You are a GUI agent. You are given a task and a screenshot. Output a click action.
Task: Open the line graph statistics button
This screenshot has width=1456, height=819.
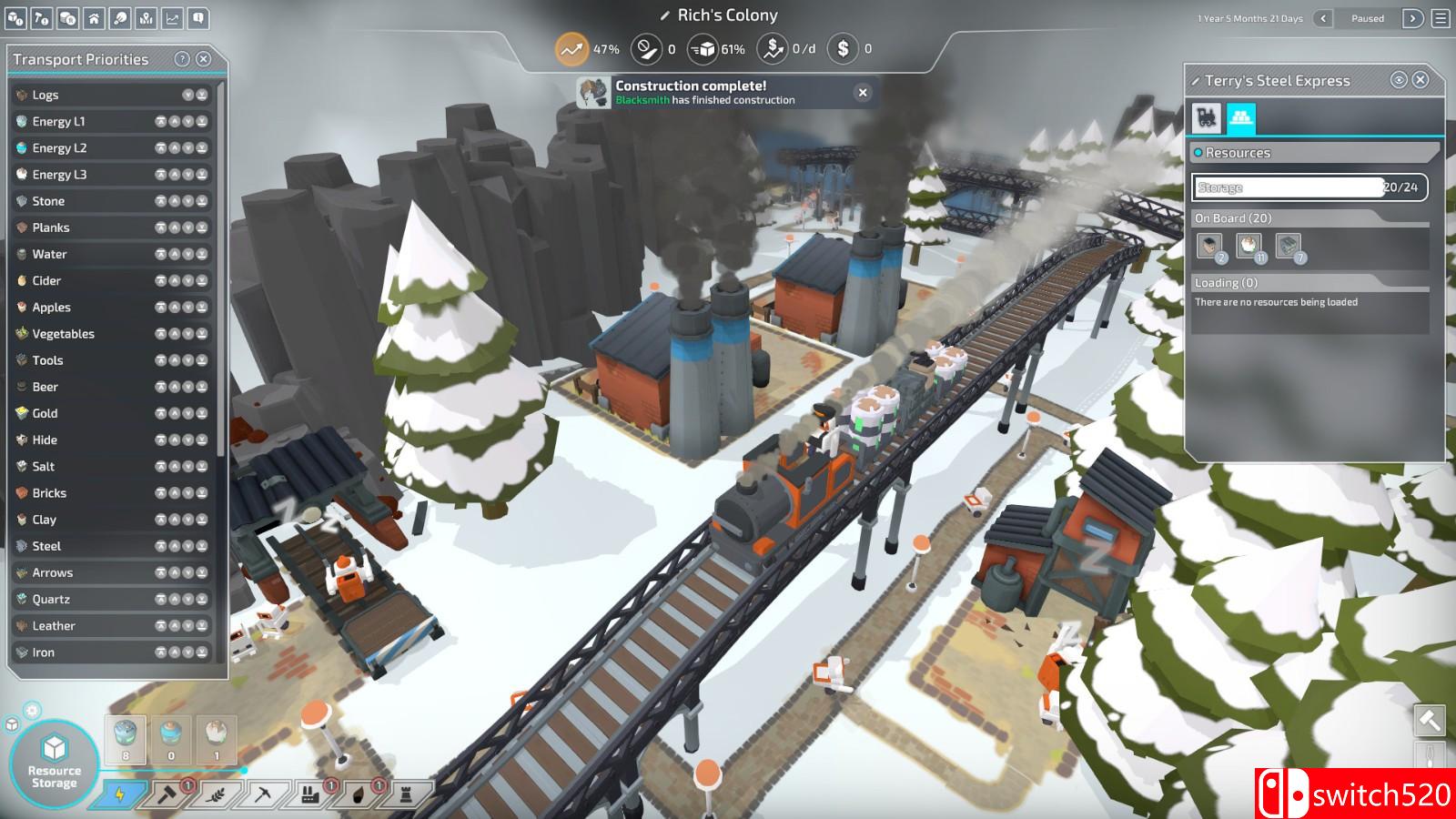click(x=172, y=18)
